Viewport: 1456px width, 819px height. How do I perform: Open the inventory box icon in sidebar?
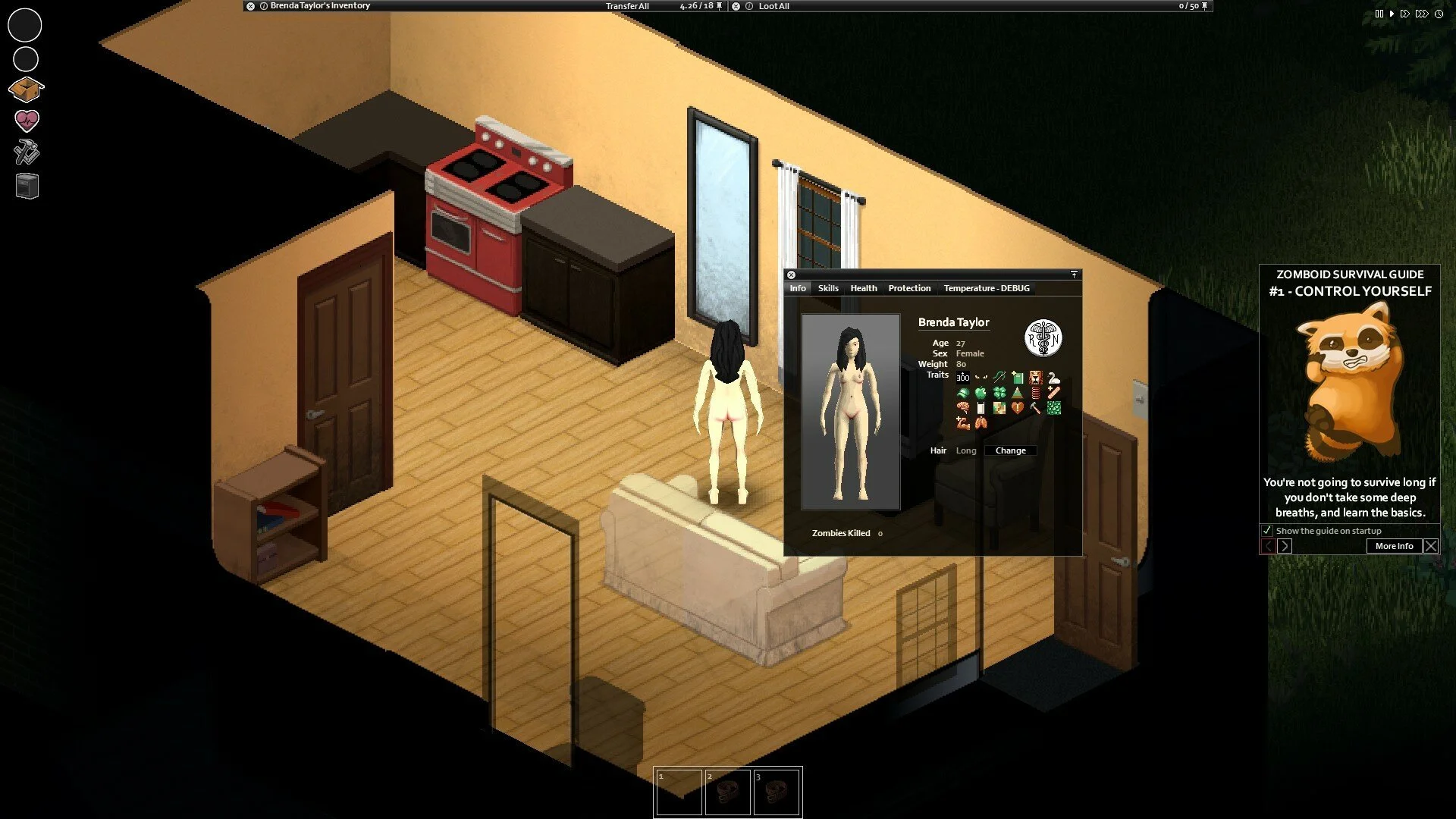(27, 89)
